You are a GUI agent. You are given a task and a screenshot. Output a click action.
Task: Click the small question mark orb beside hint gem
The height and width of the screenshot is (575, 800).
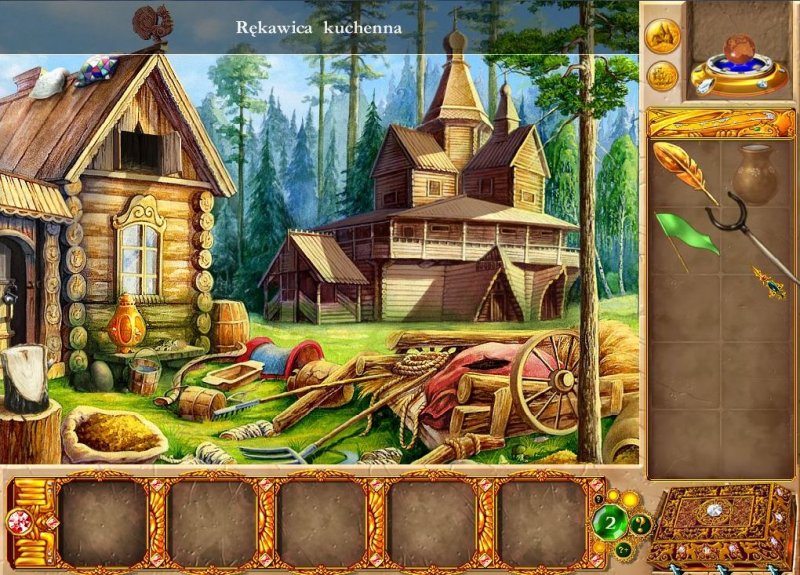[x=641, y=522]
